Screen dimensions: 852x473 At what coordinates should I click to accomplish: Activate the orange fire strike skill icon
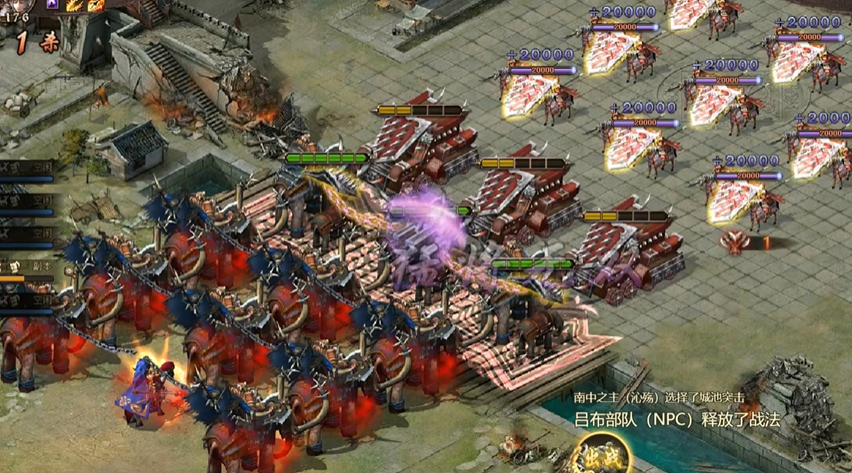point(96,5)
